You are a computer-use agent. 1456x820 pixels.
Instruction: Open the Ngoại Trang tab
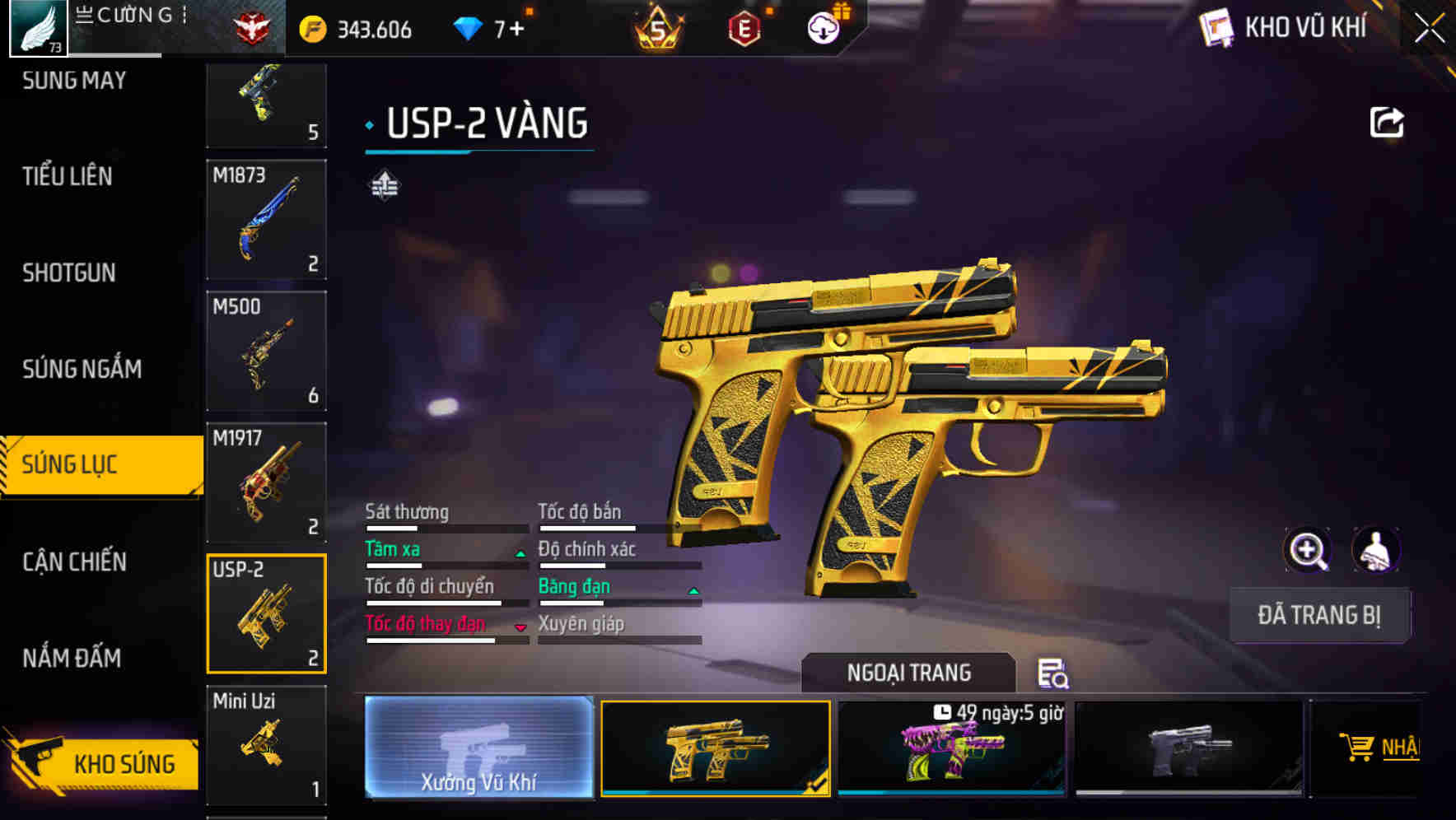coord(908,673)
